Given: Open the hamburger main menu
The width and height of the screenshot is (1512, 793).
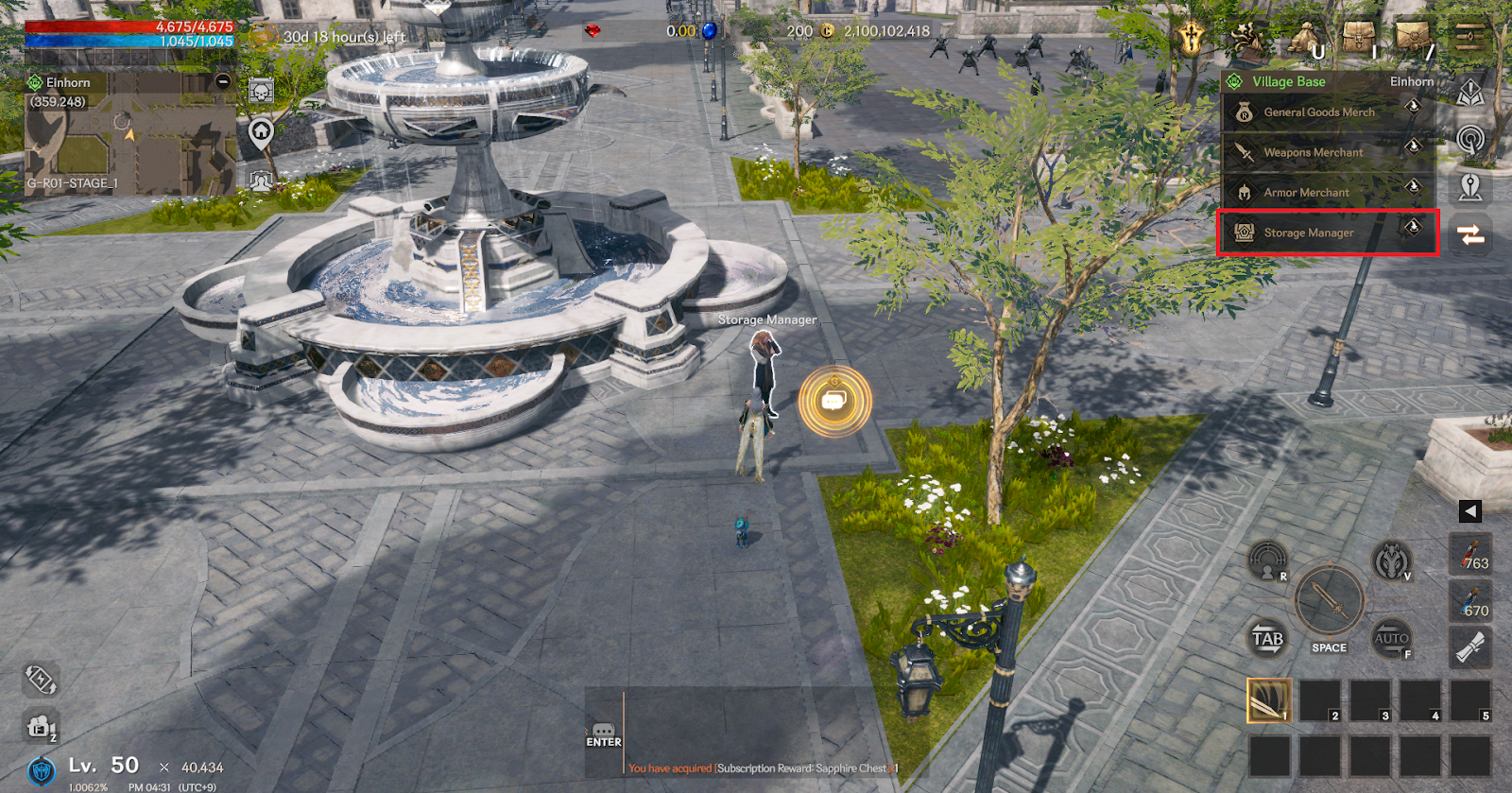Looking at the screenshot, I should [x=1469, y=38].
